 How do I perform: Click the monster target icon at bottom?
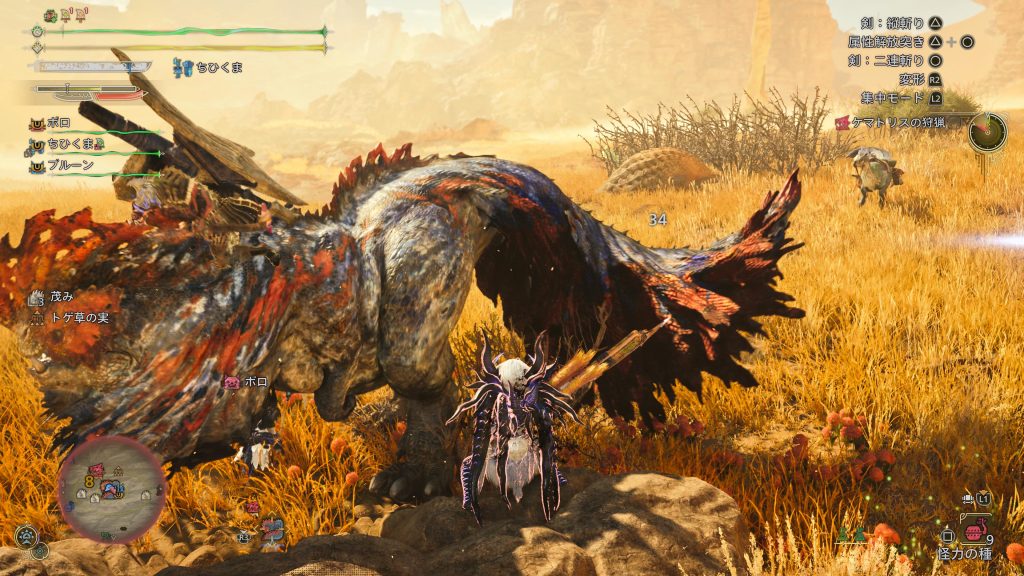[270, 530]
